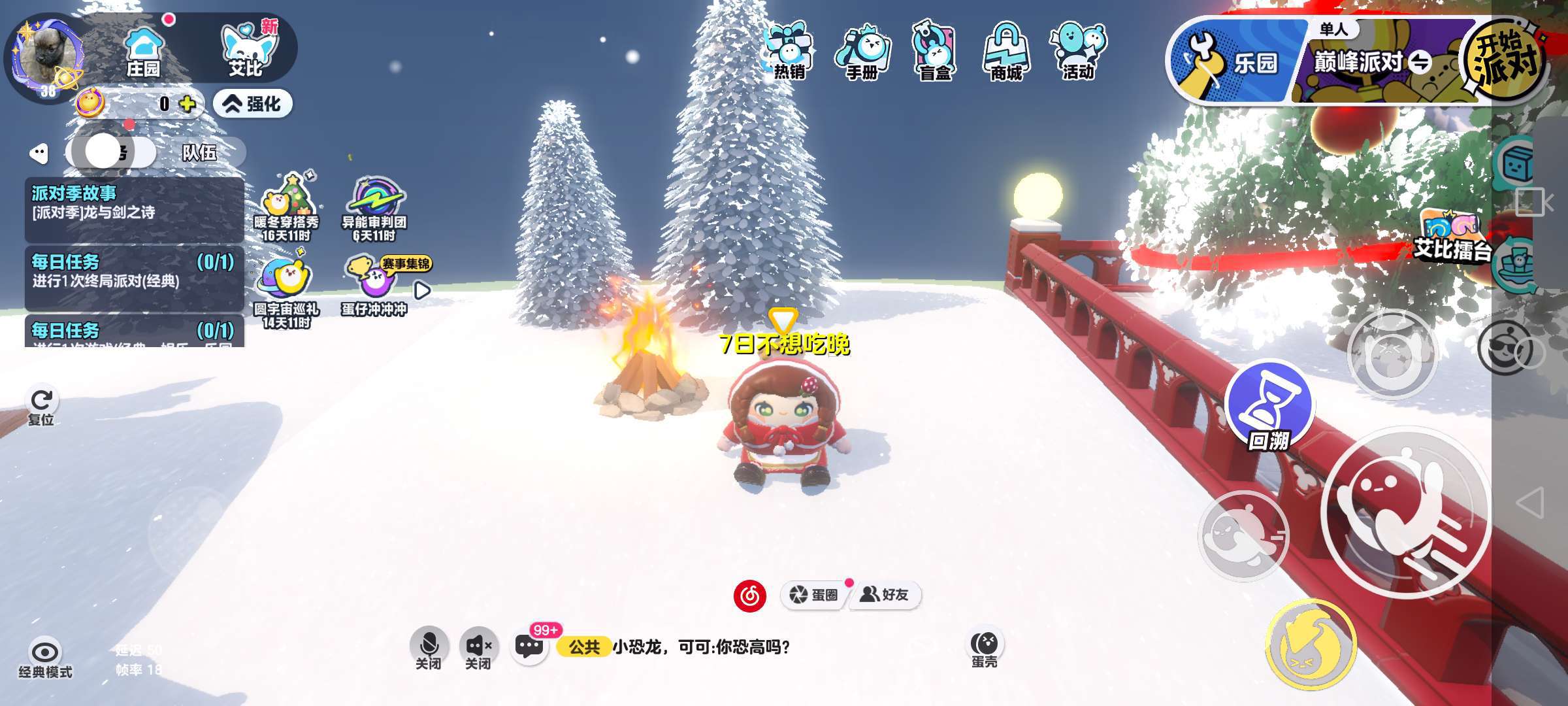The image size is (1568, 706).
Task: Open the 暖冬穿搭秀 event
Action: (x=286, y=207)
